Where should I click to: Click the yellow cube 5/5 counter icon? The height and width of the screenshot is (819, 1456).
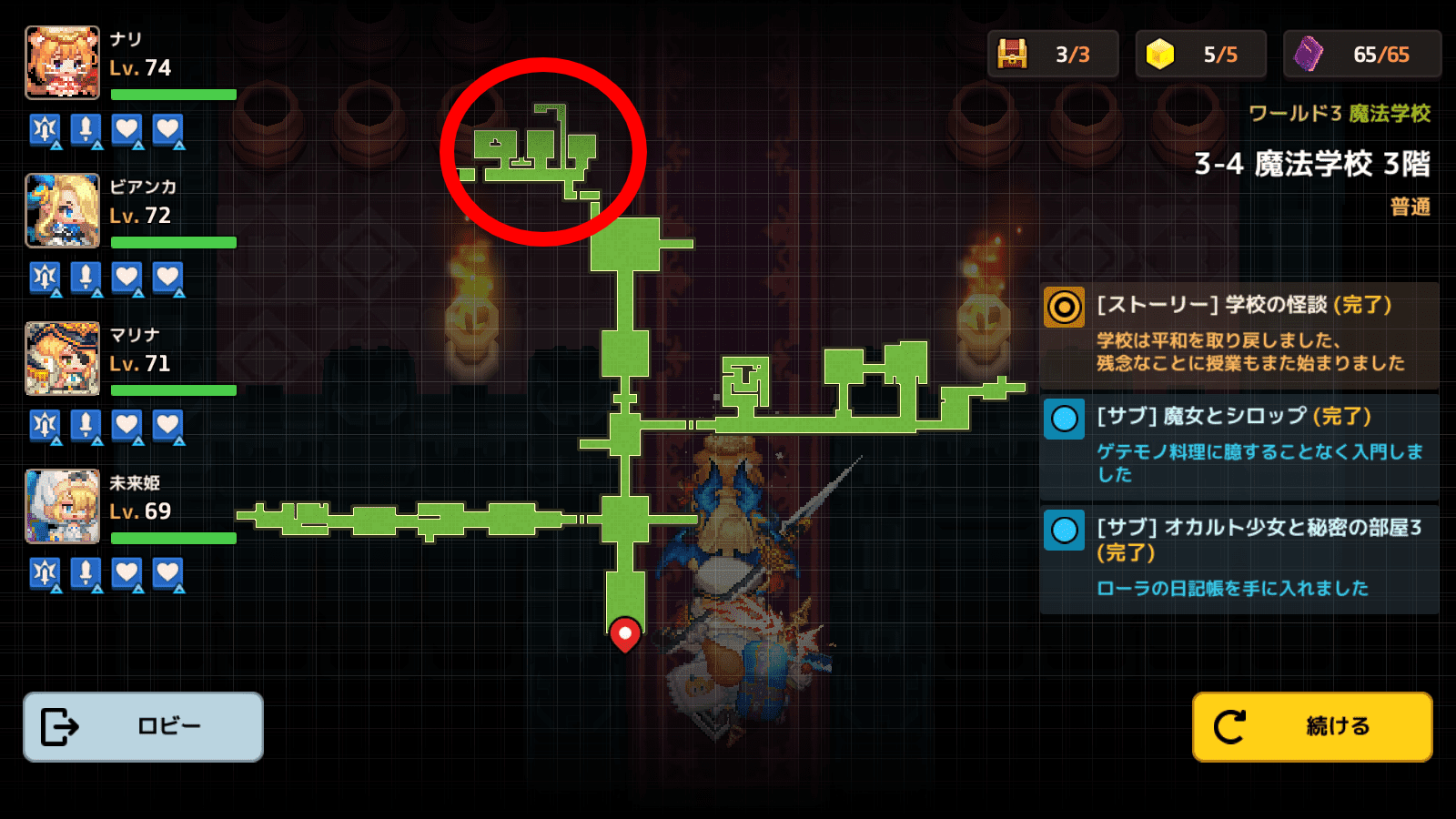(1160, 55)
